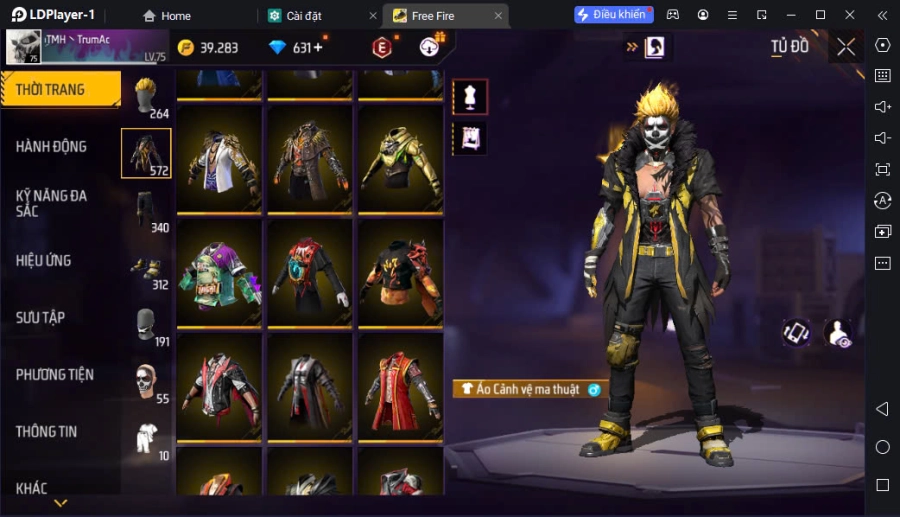The image size is (900, 517).
Task: Go to the Sưu Tập tab
Action: click(41, 318)
